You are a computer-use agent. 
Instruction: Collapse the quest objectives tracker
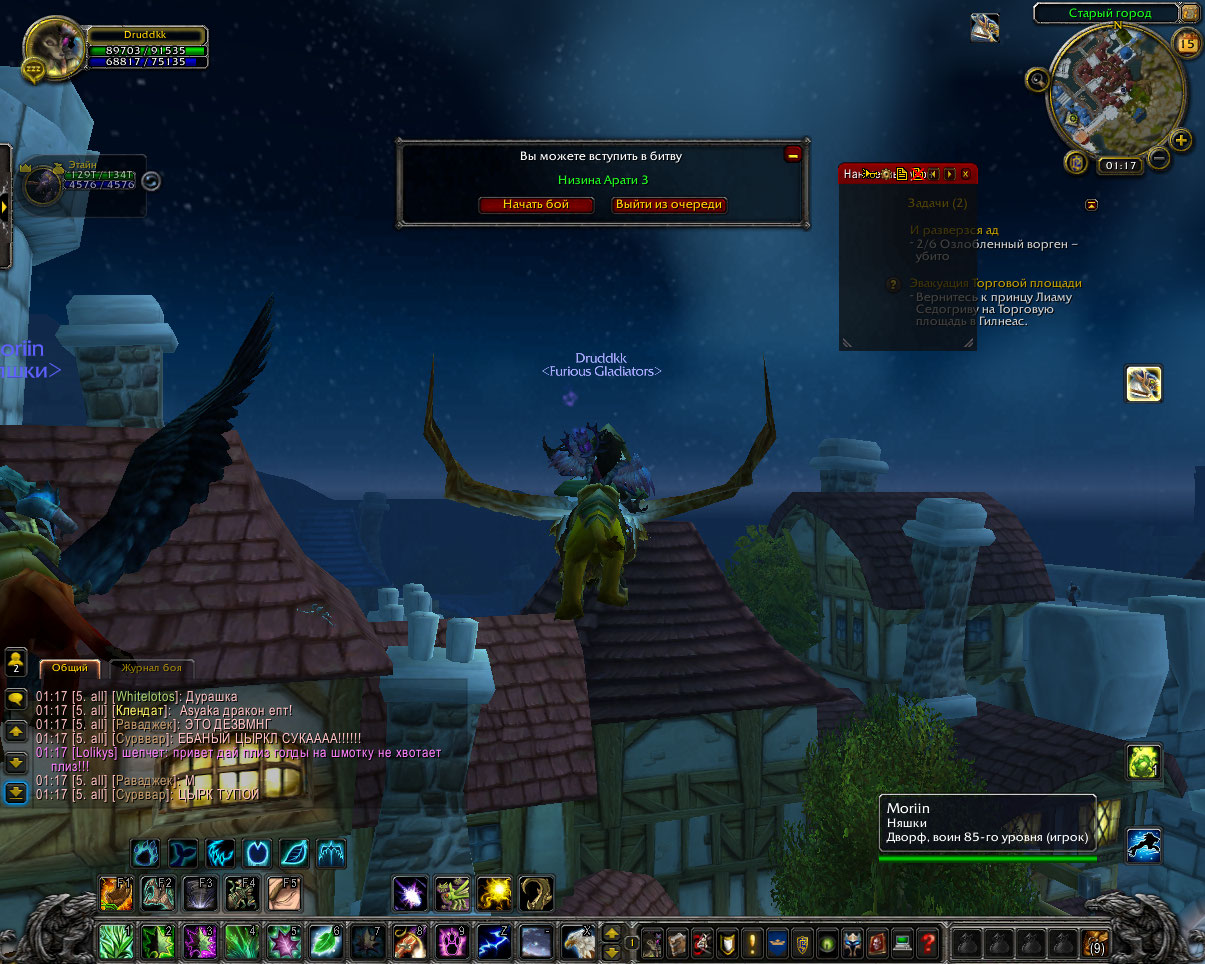(x=1091, y=204)
